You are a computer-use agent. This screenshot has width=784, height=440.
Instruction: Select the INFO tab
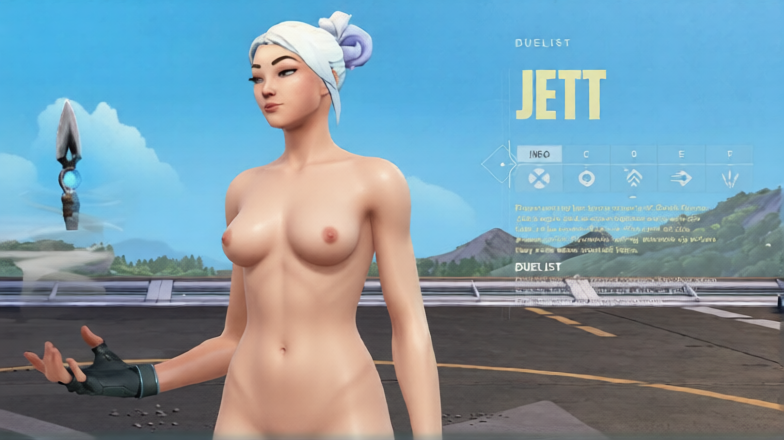coord(539,154)
